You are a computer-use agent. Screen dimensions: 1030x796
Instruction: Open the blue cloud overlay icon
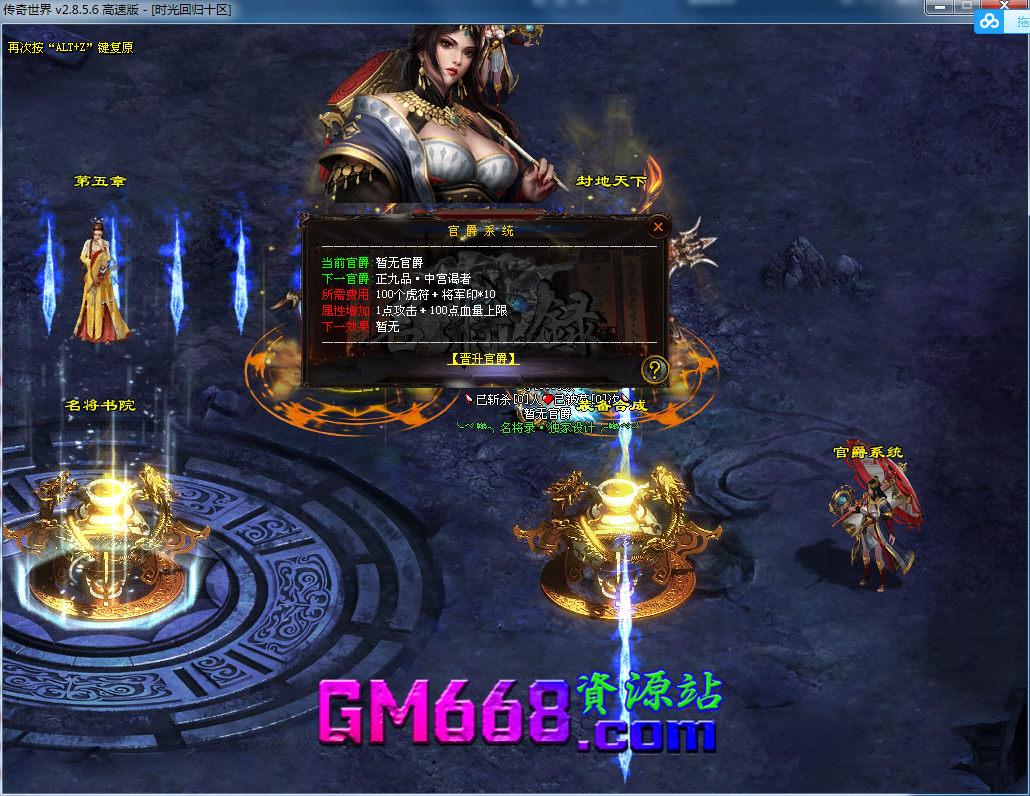click(989, 21)
